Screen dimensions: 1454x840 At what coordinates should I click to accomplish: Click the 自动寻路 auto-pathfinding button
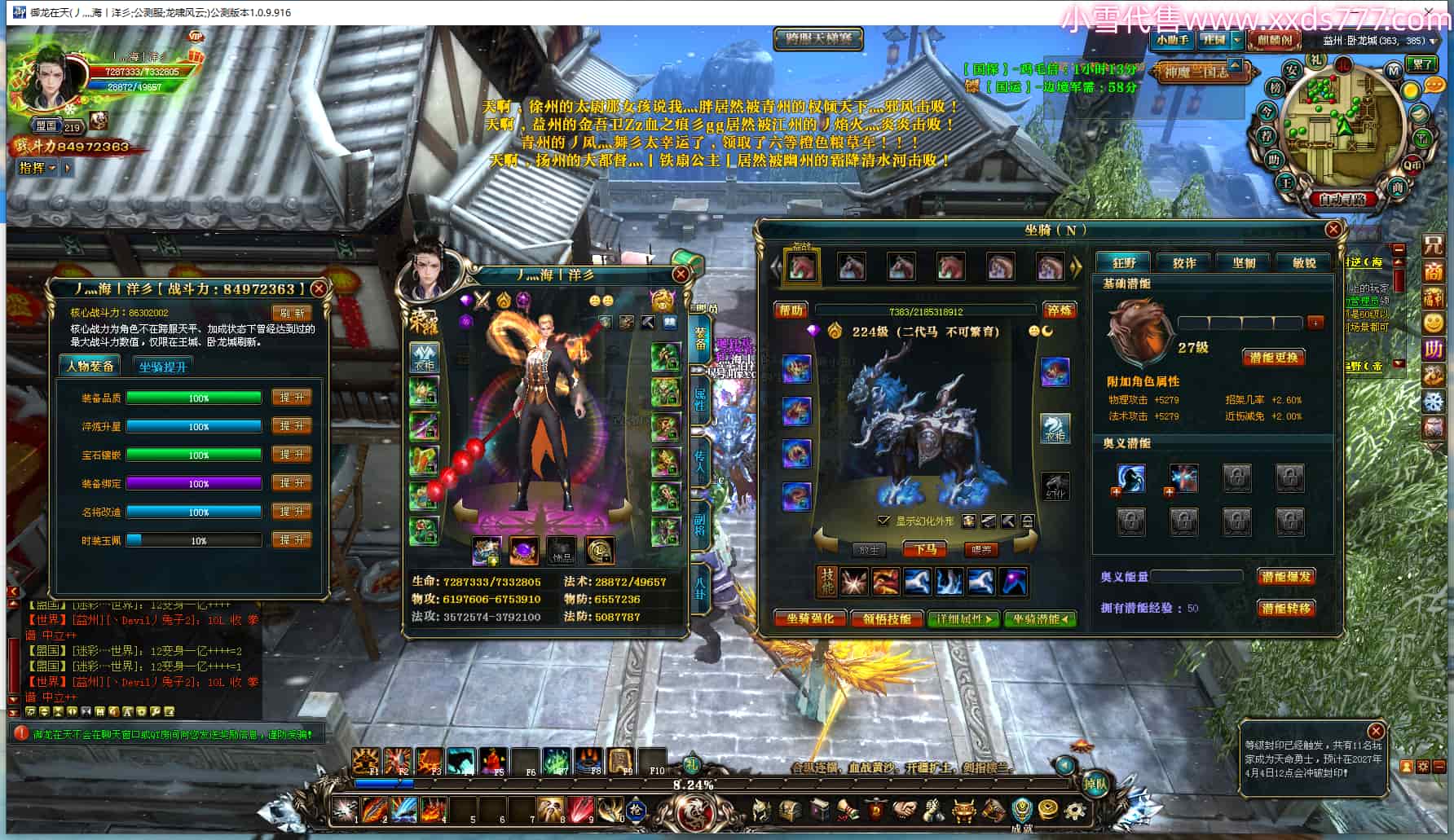click(x=1342, y=199)
